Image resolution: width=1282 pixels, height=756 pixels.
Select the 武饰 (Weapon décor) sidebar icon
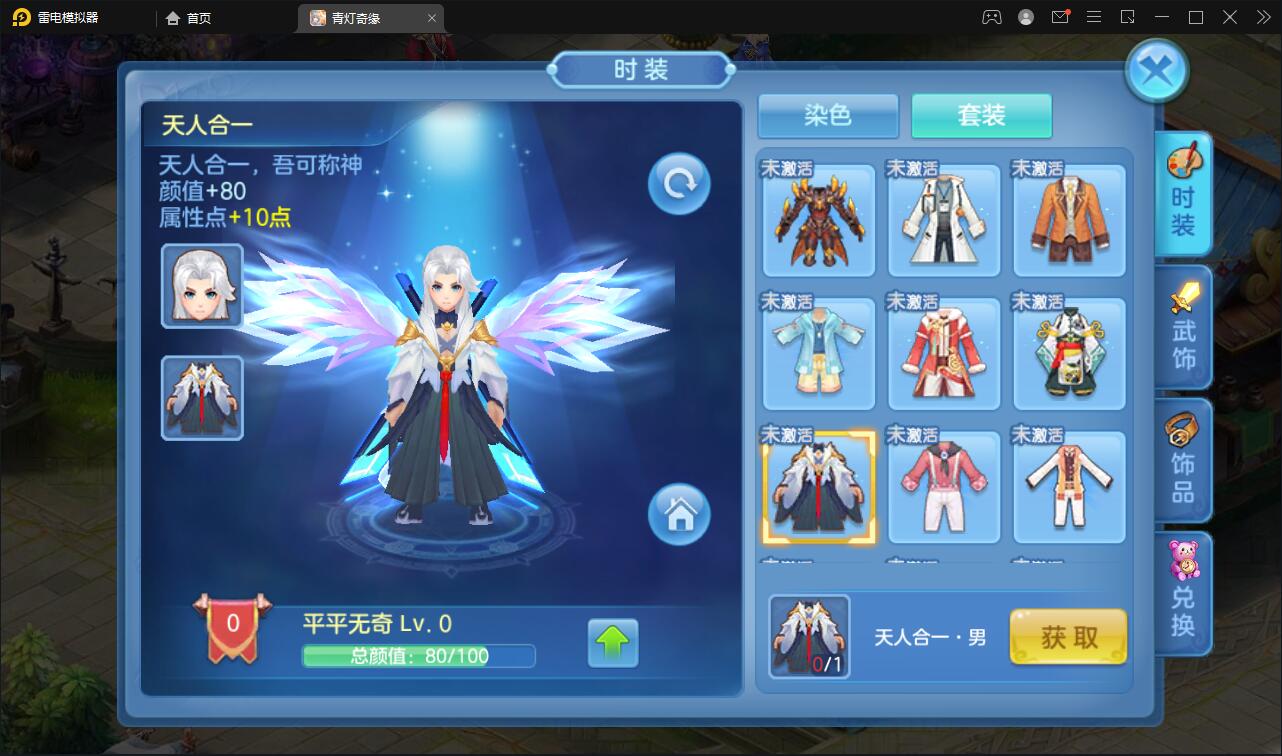click(x=1184, y=327)
